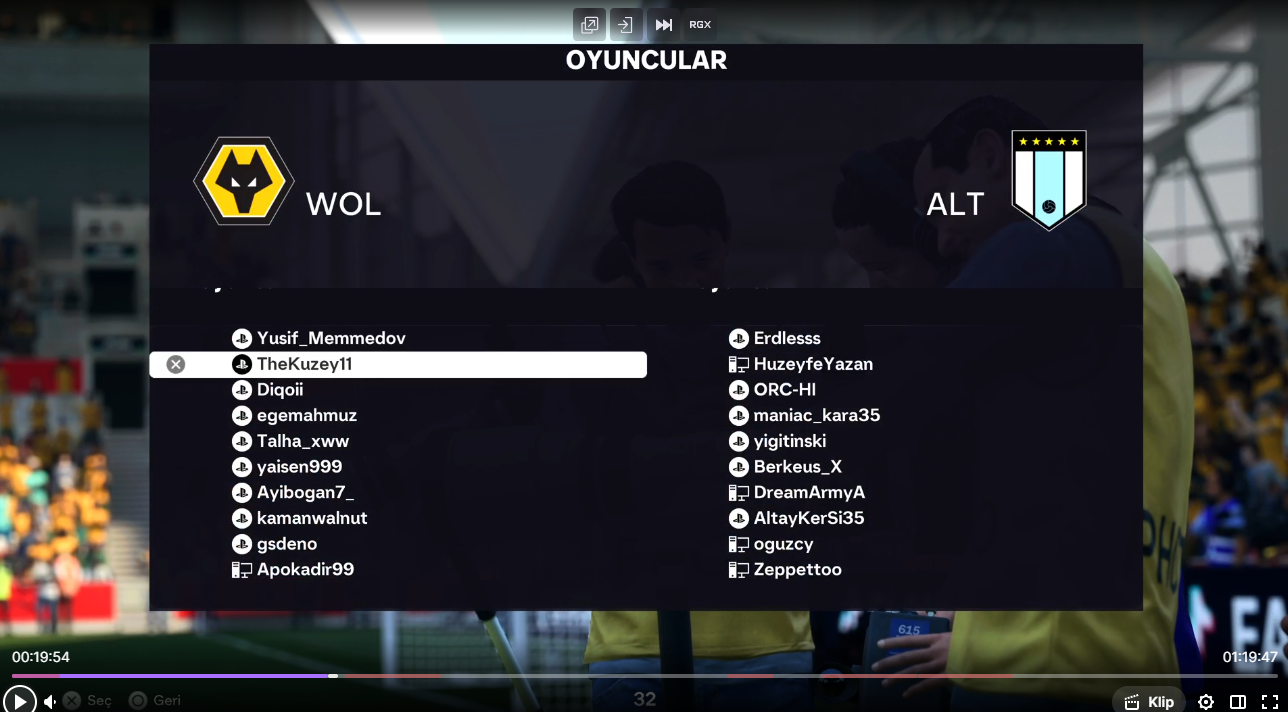Play the video with the play button
The image size is (1288, 712).
(19, 701)
